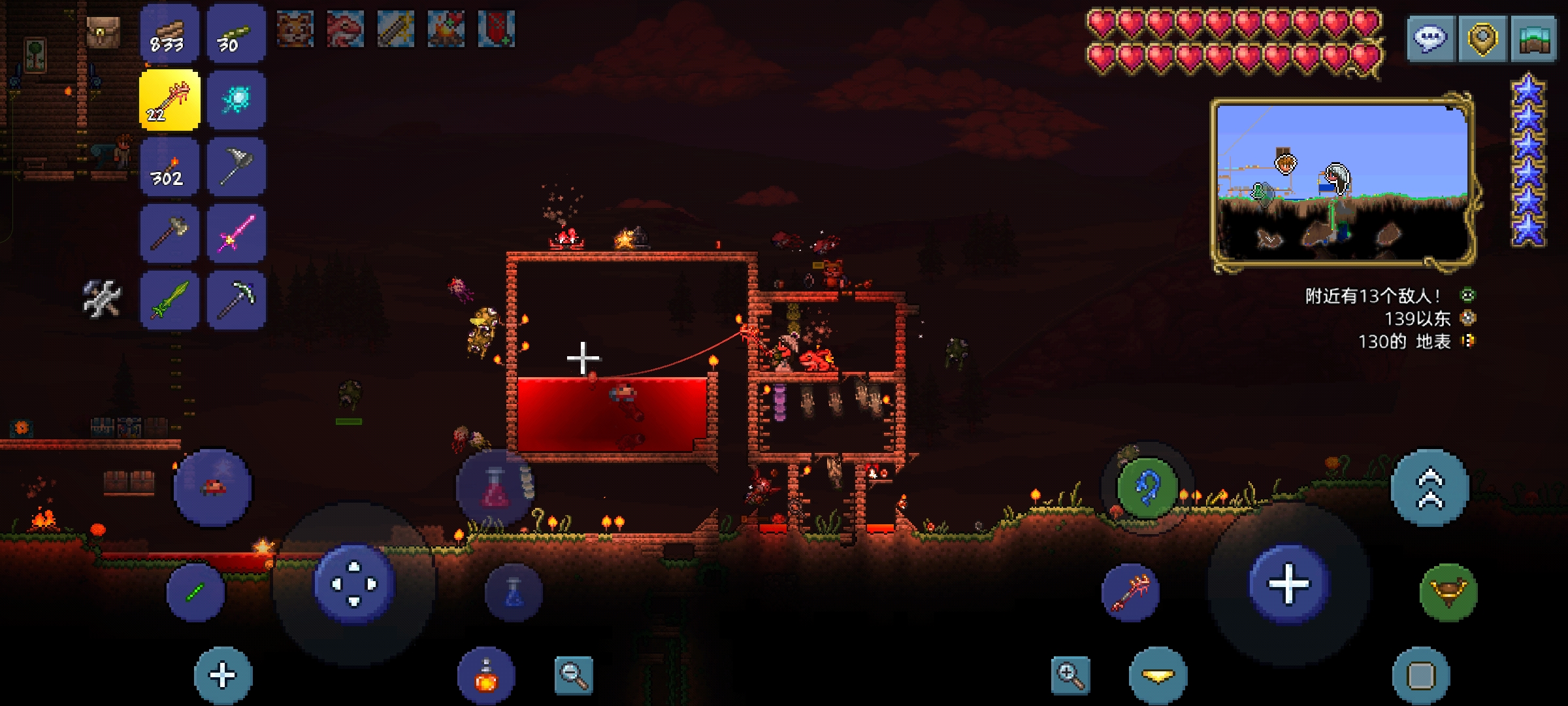Select the highlighted fishing rod hotbar slot
This screenshot has width=1568, height=706.
pos(169,101)
